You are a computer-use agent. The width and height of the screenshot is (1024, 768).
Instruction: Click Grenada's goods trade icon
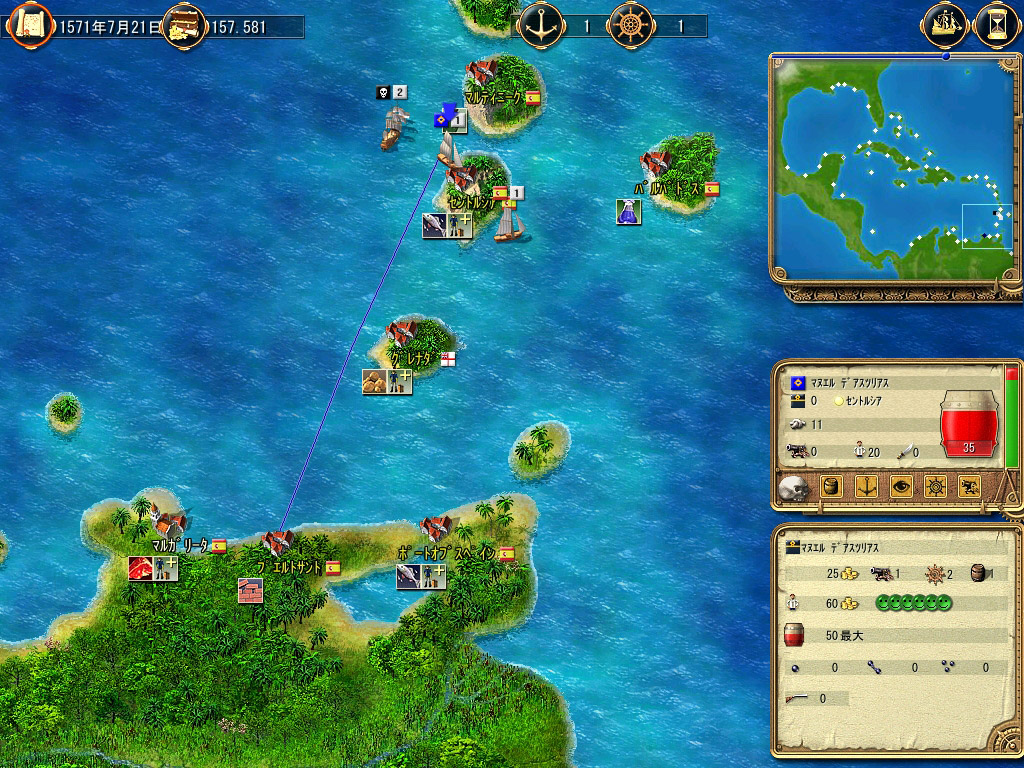pyautogui.click(x=375, y=381)
